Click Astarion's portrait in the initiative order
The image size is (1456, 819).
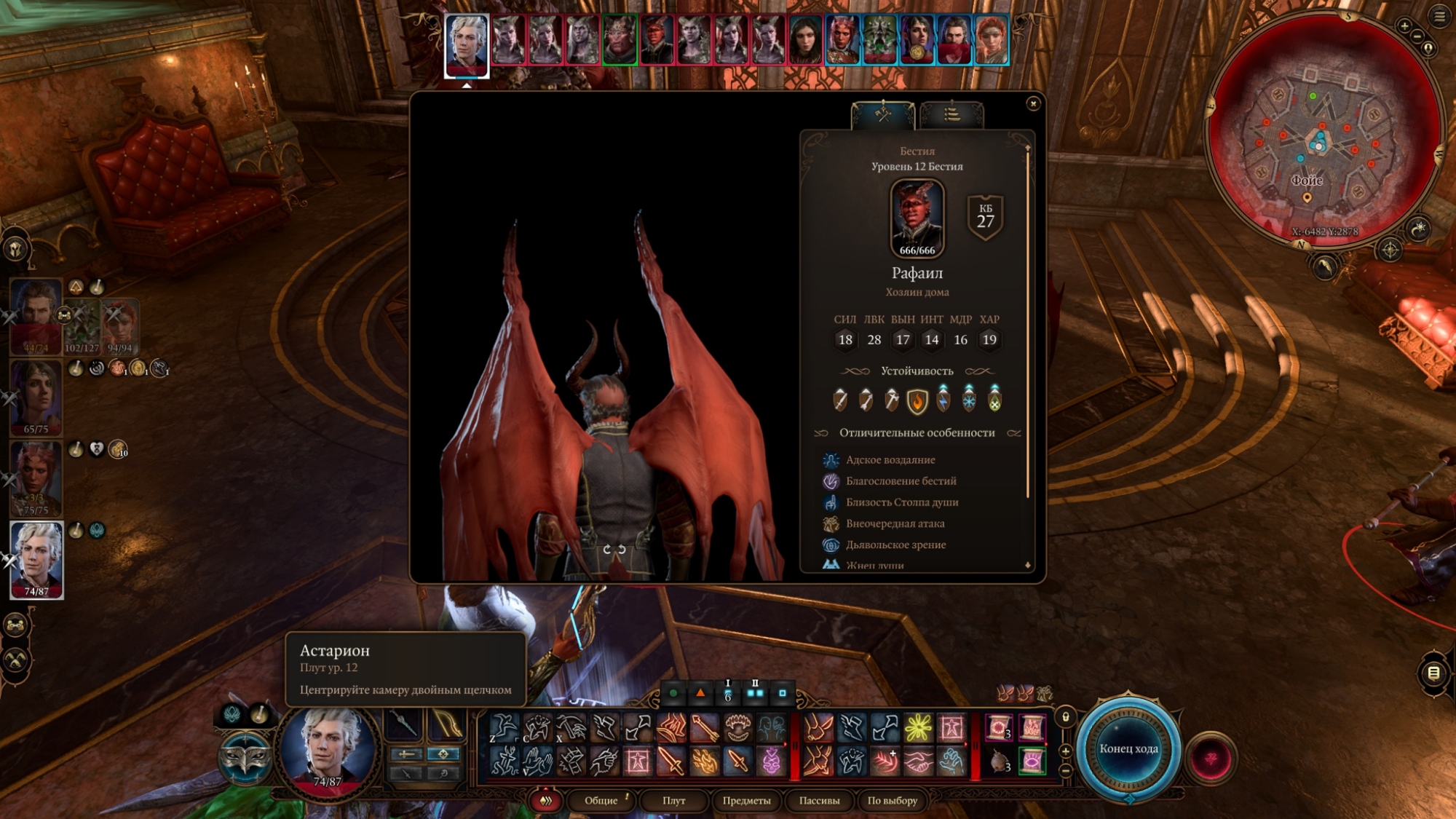click(x=467, y=44)
